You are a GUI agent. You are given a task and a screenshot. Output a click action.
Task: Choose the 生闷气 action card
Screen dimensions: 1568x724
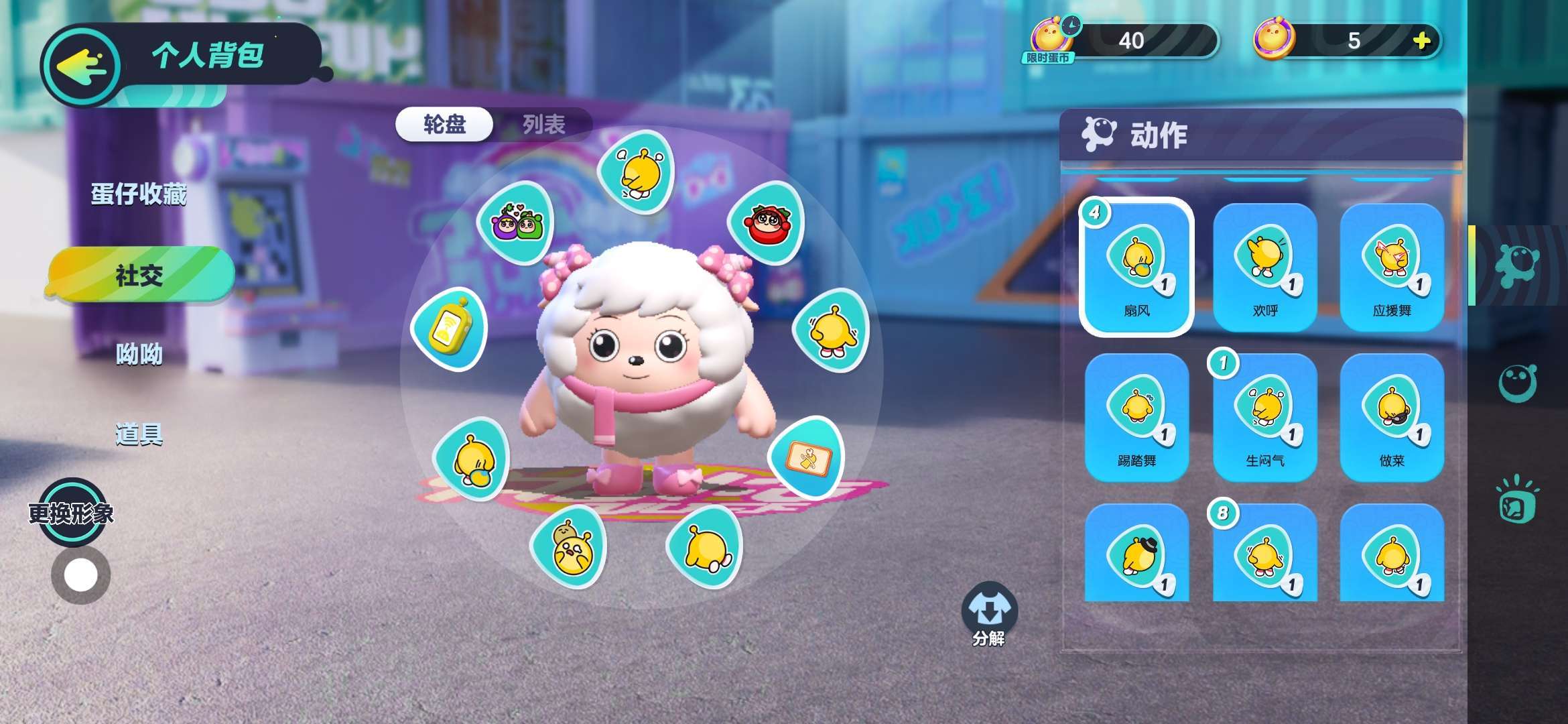click(x=1264, y=417)
